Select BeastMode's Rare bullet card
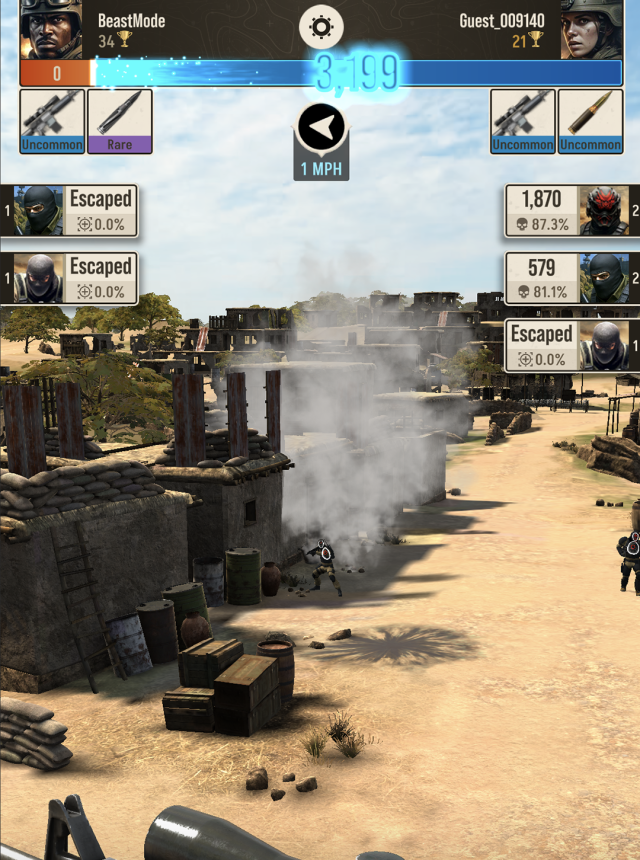This screenshot has height=860, width=640. pos(120,121)
